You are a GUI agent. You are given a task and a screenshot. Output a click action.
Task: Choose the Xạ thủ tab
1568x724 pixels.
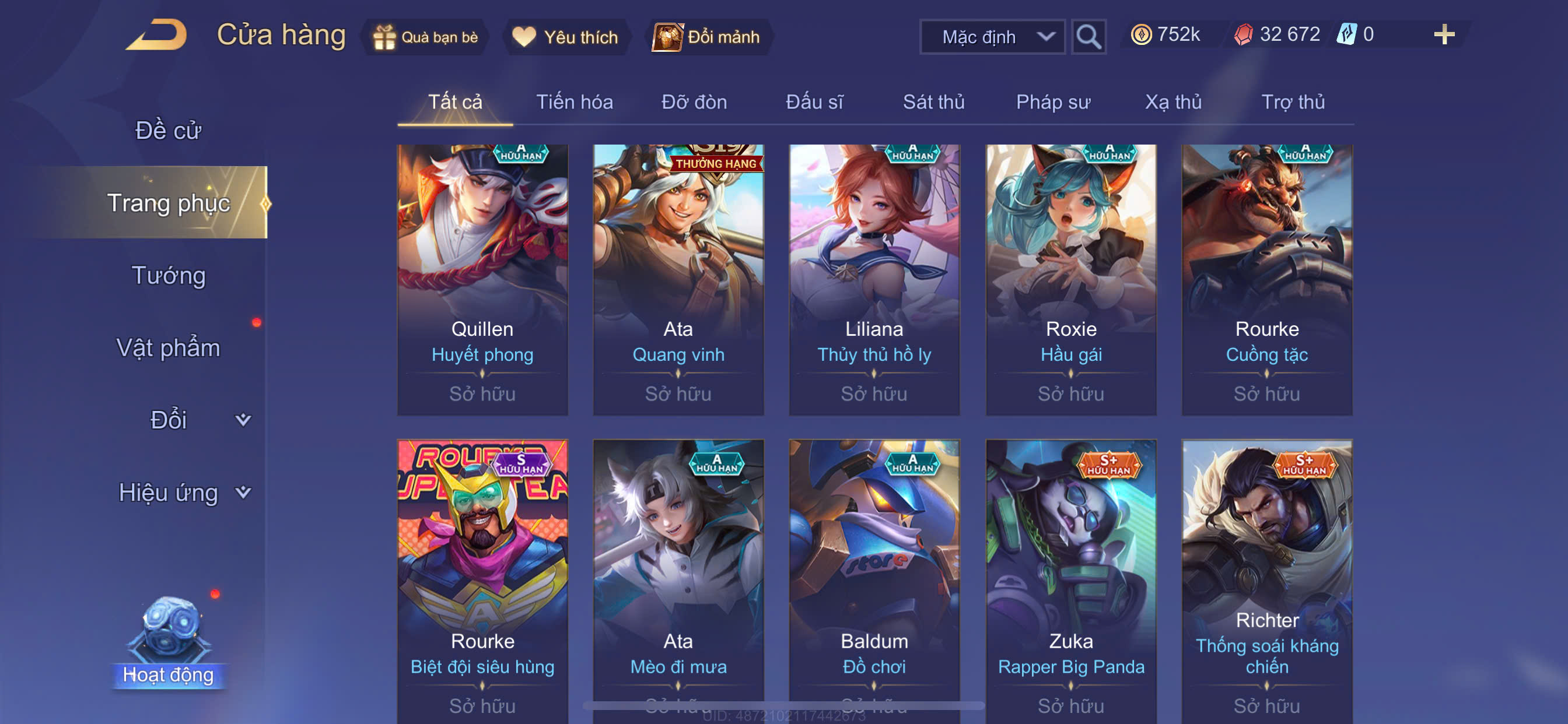[x=1173, y=101]
